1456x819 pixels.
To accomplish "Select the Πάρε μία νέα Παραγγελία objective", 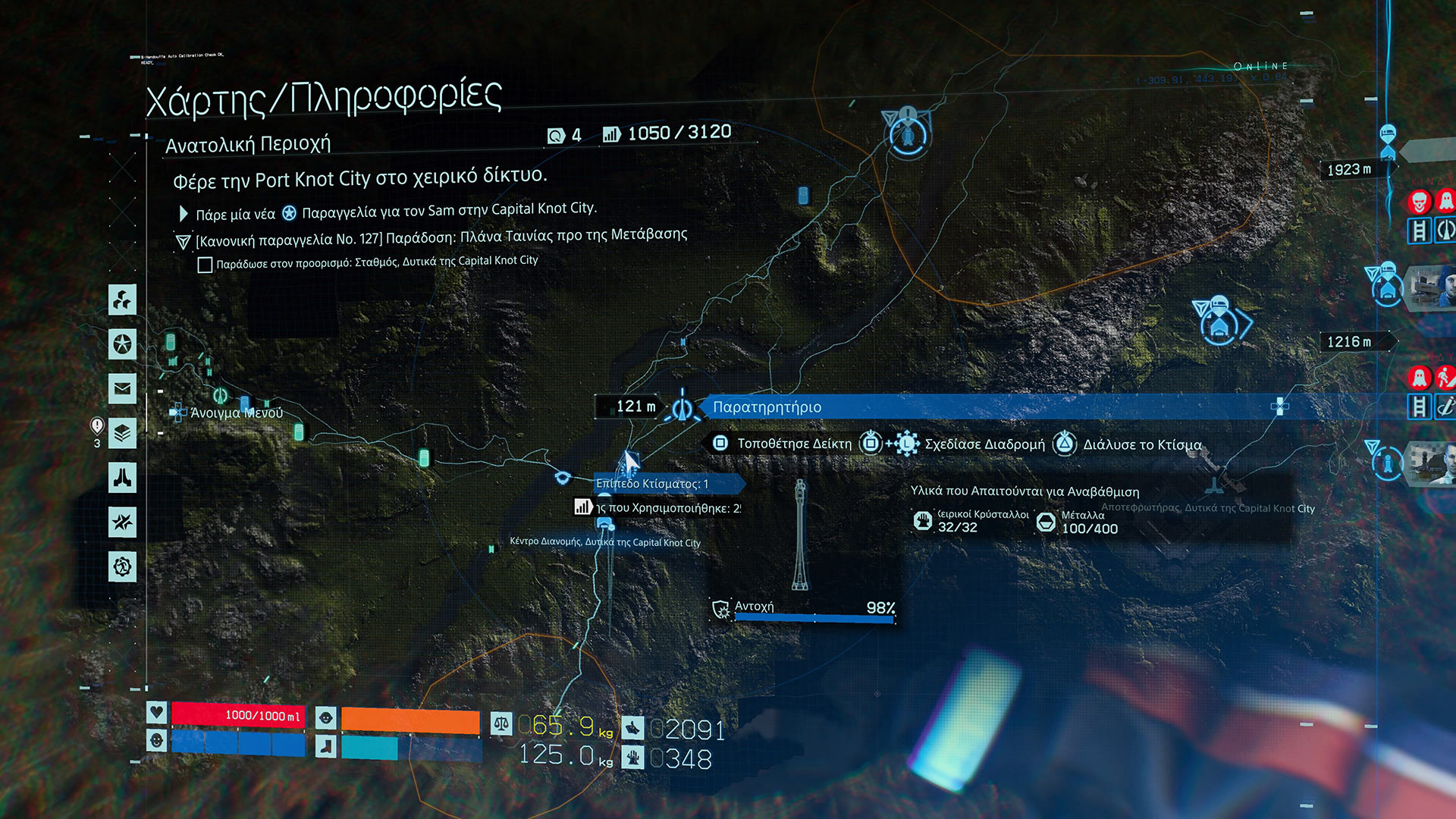I will click(396, 211).
